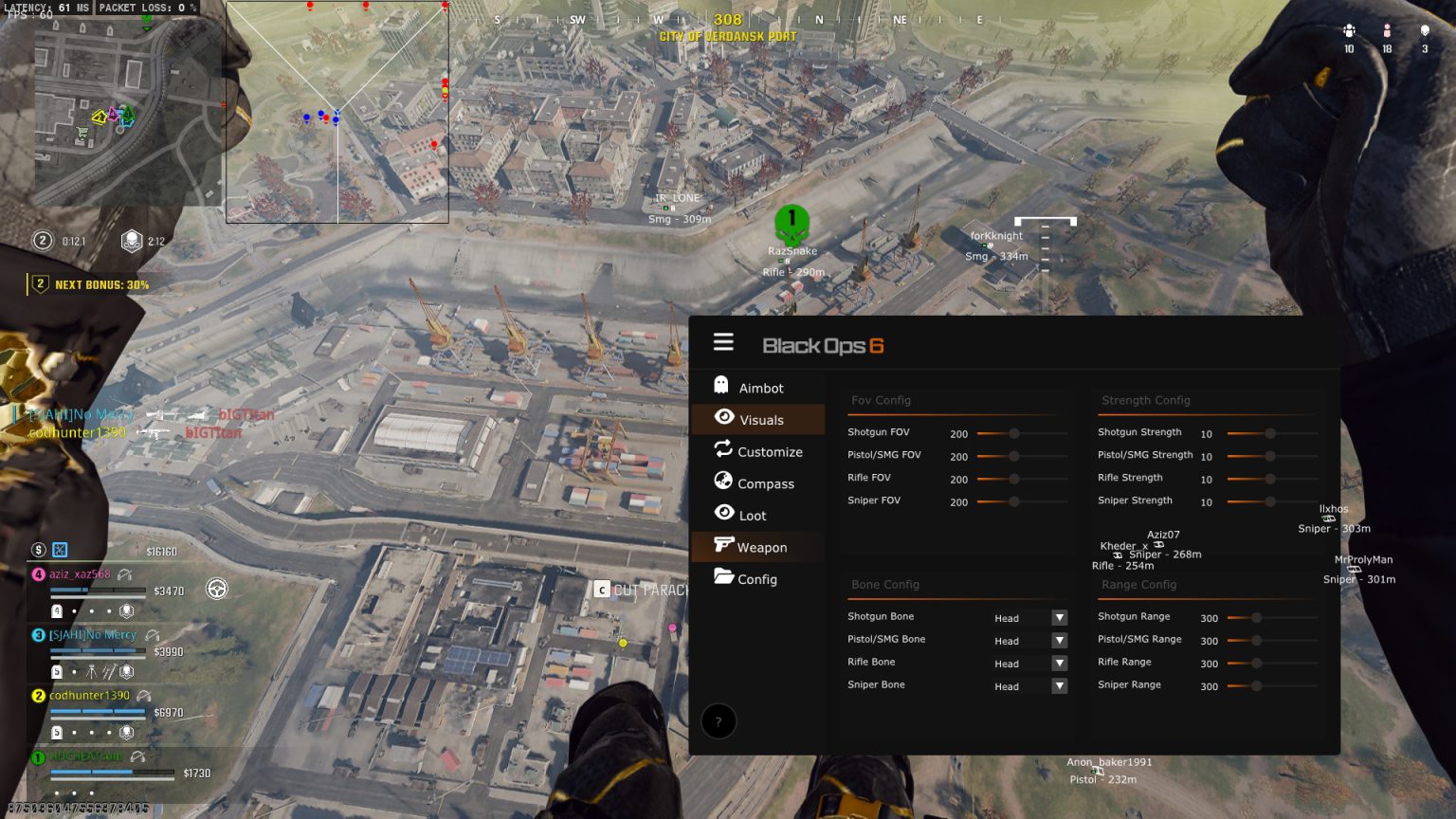
Task: Click the Black Ops 6 logo
Action: (x=823, y=345)
